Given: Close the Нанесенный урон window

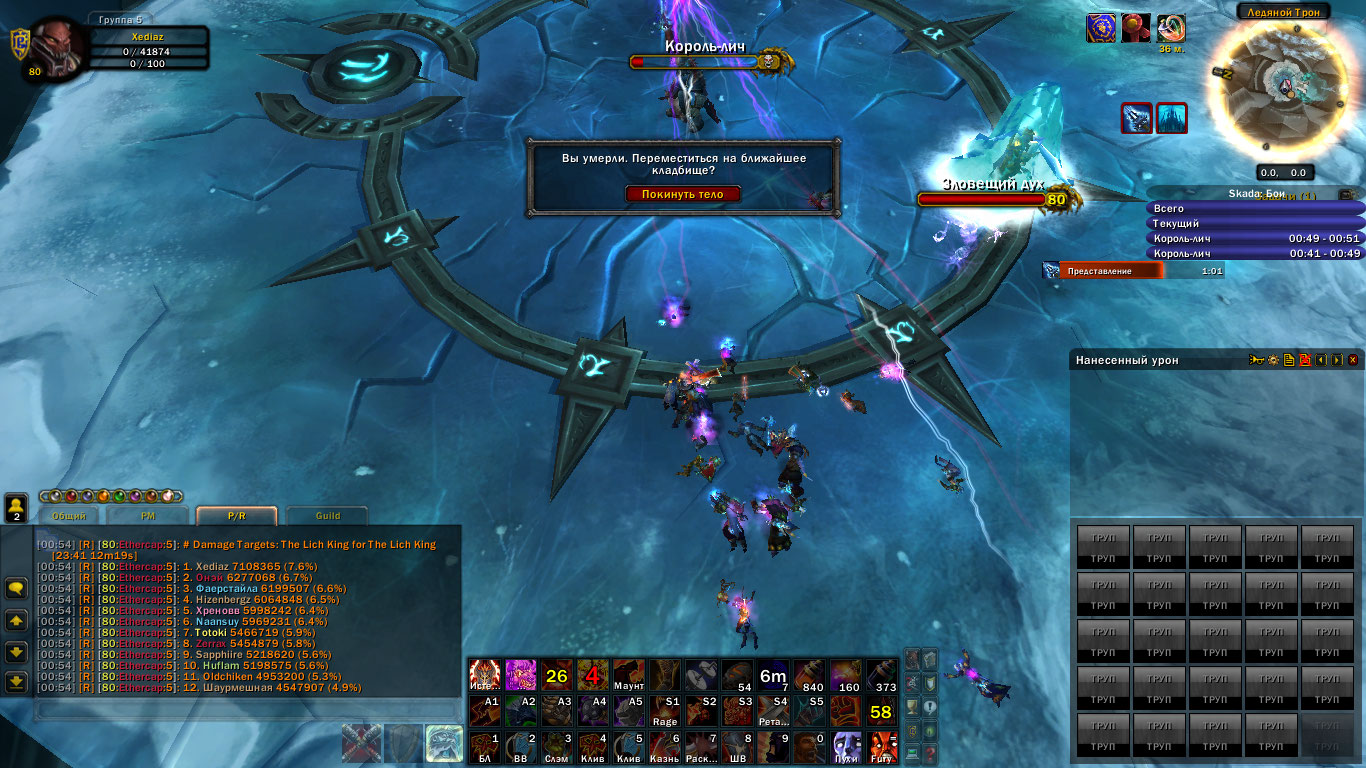Looking at the screenshot, I should pyautogui.click(x=1353, y=360).
